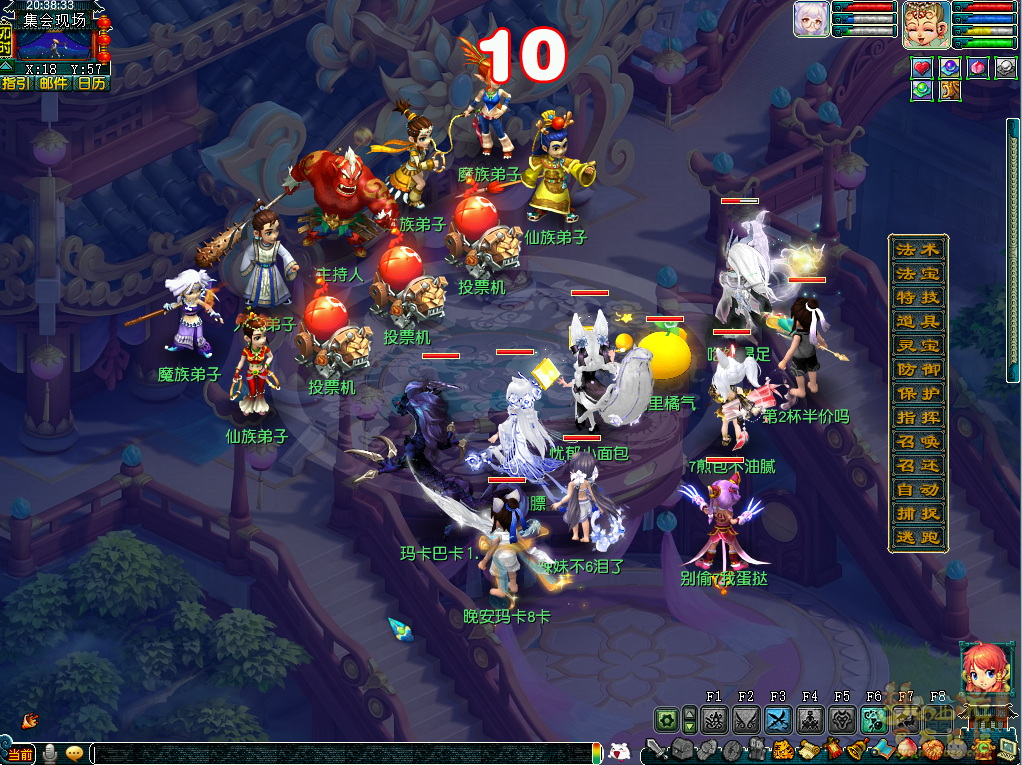Image resolution: width=1022 pixels, height=765 pixels.
Task: Choose the 防御 defend command
Action: click(918, 370)
